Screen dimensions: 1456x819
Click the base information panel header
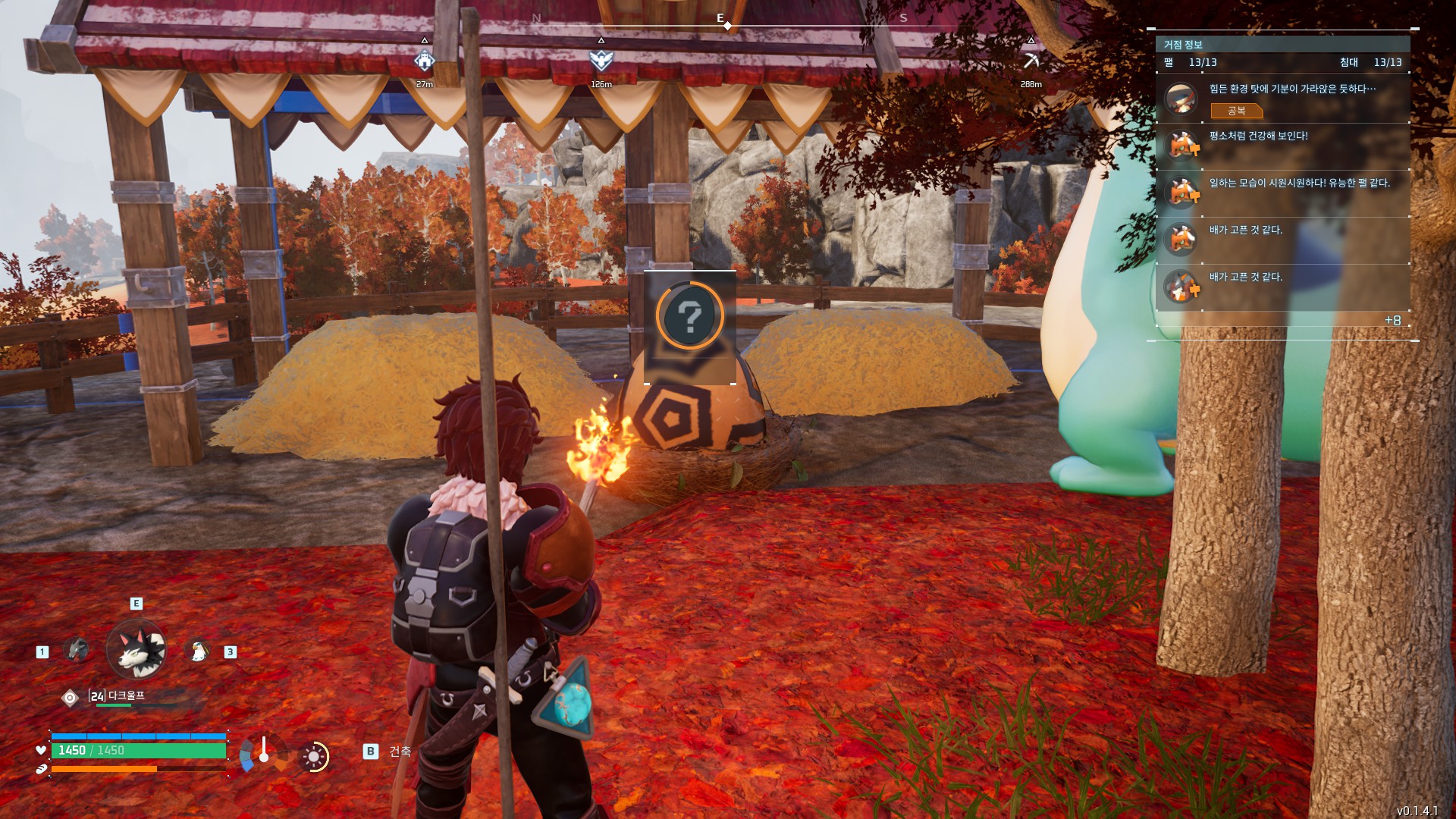pos(1282,45)
